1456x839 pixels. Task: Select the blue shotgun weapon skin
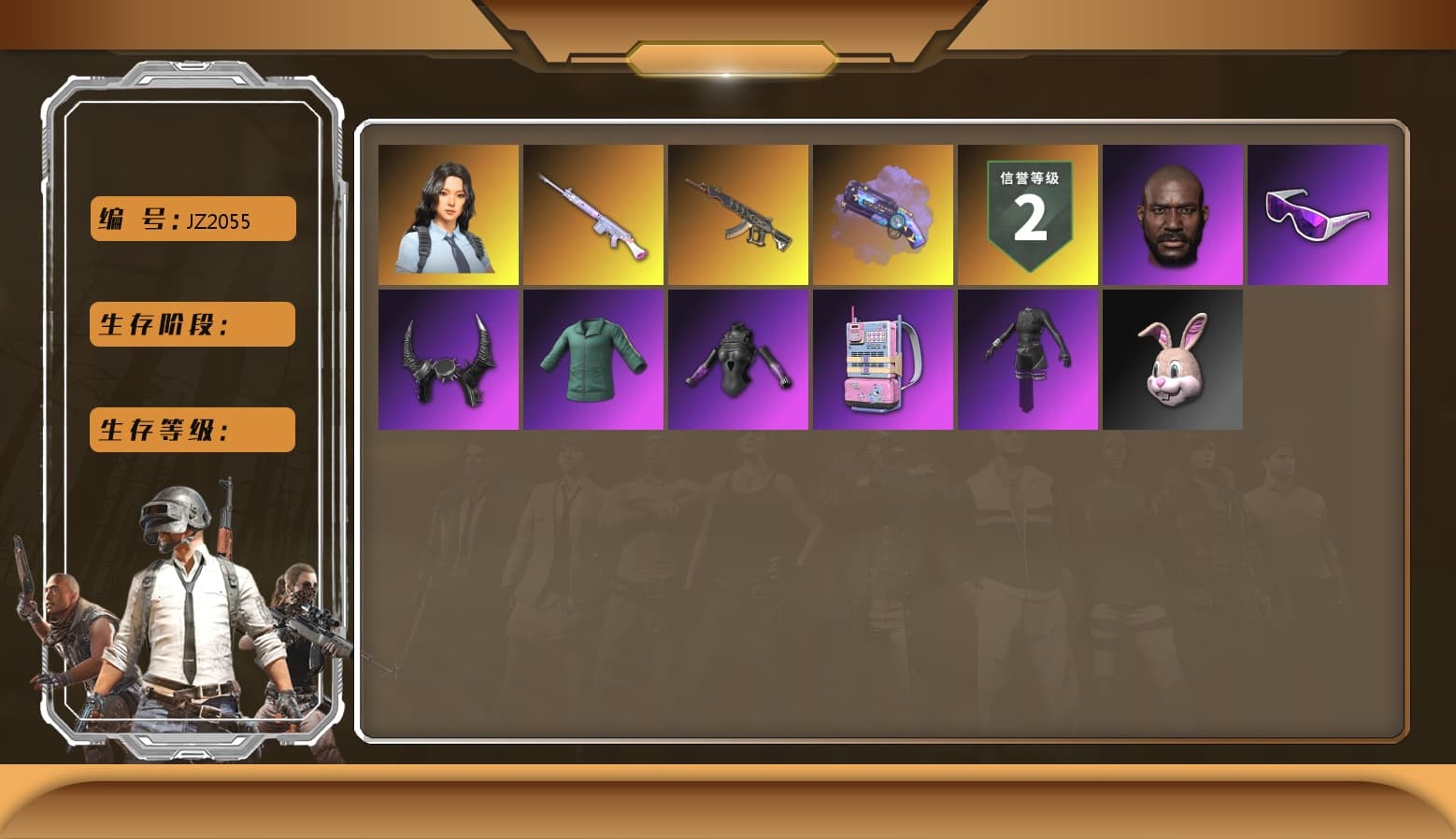[883, 214]
